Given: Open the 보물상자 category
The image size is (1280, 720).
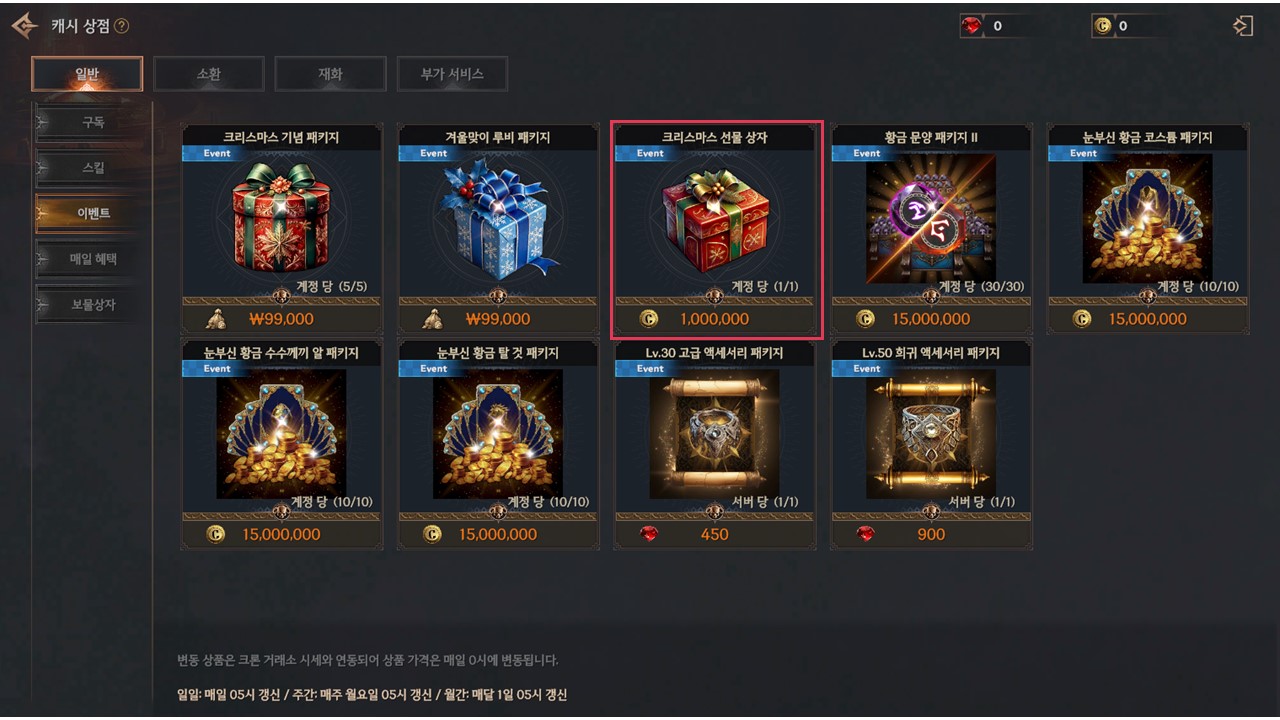Looking at the screenshot, I should (92, 304).
